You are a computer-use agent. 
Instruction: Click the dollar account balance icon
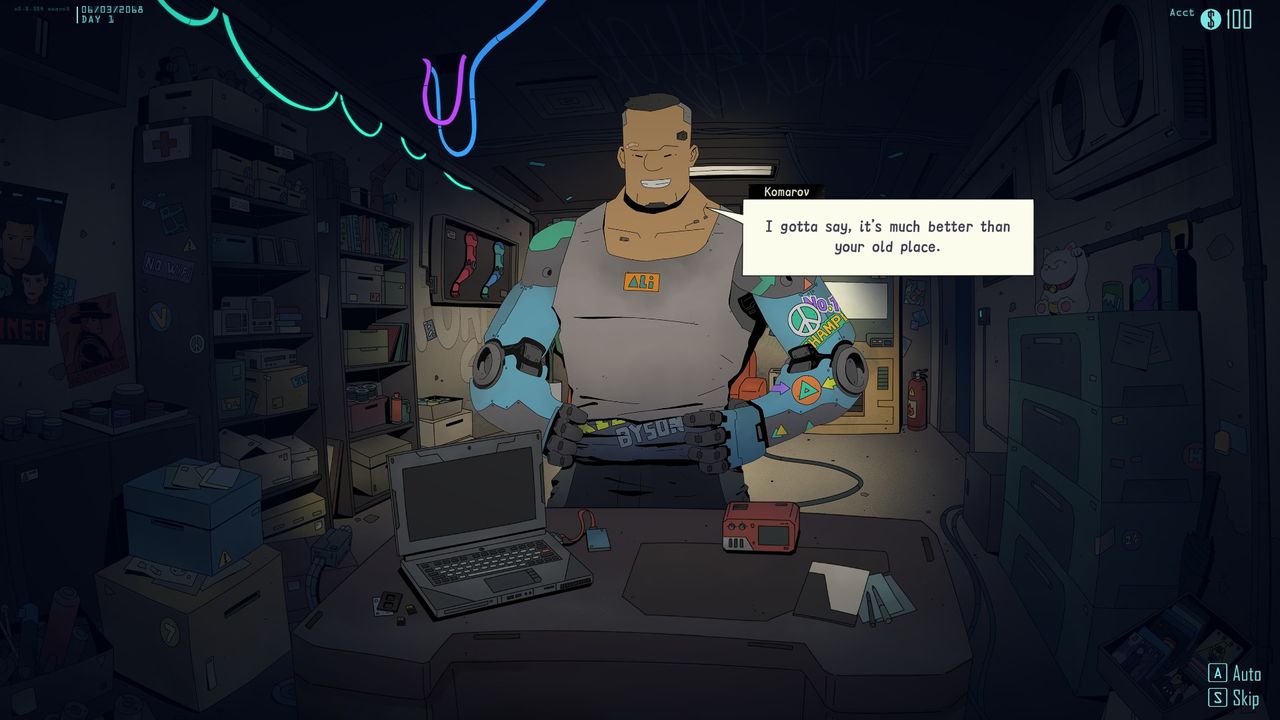coord(1210,18)
